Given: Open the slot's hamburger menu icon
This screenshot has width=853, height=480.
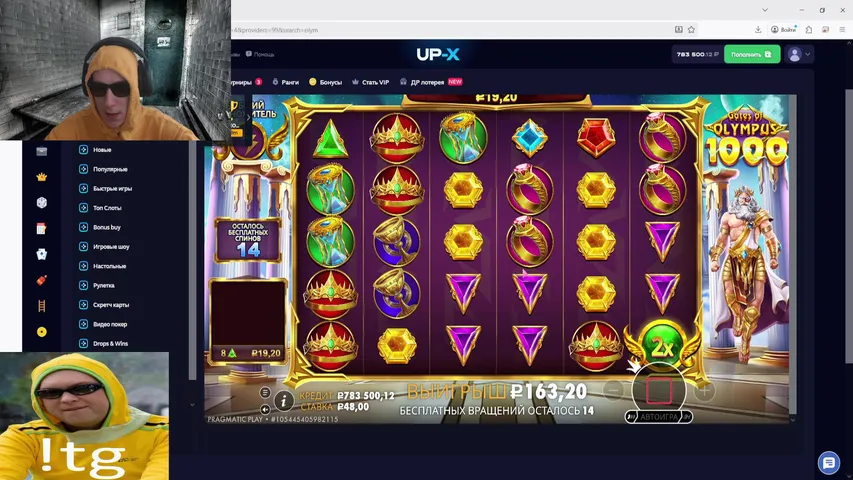Looking at the screenshot, I should pos(265,393).
